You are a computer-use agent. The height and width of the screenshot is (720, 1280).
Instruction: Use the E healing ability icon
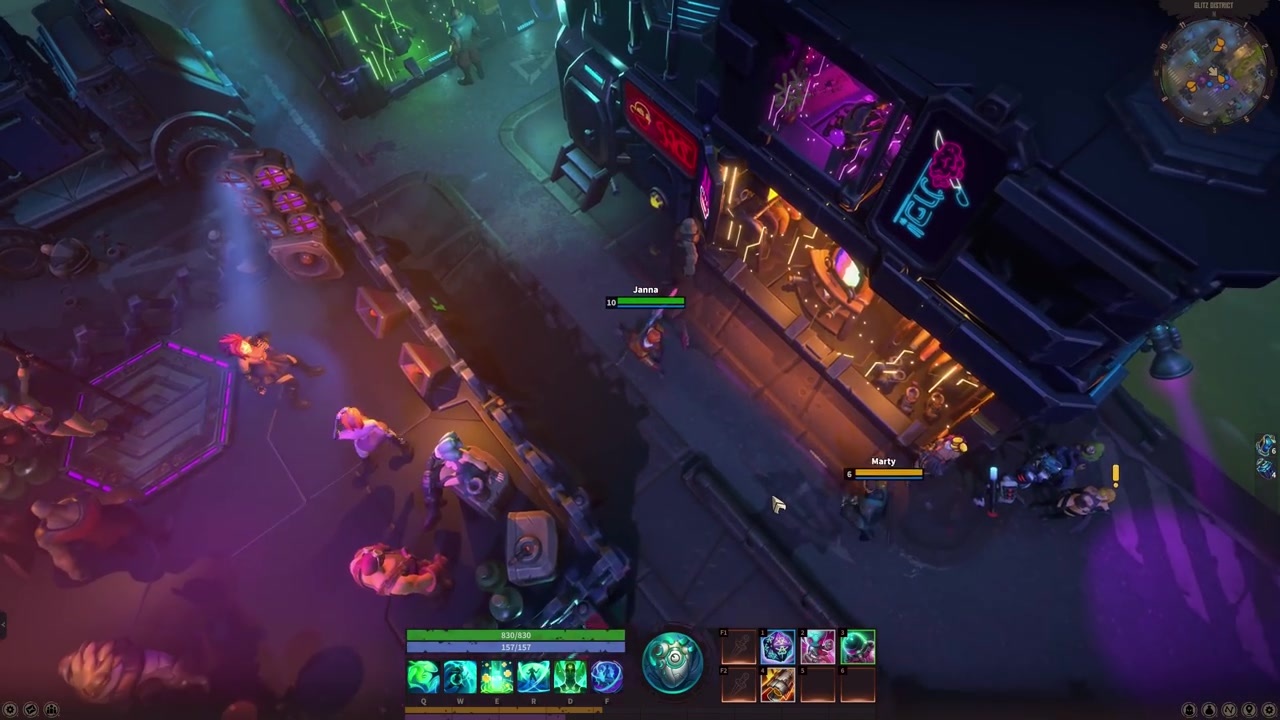point(497,678)
